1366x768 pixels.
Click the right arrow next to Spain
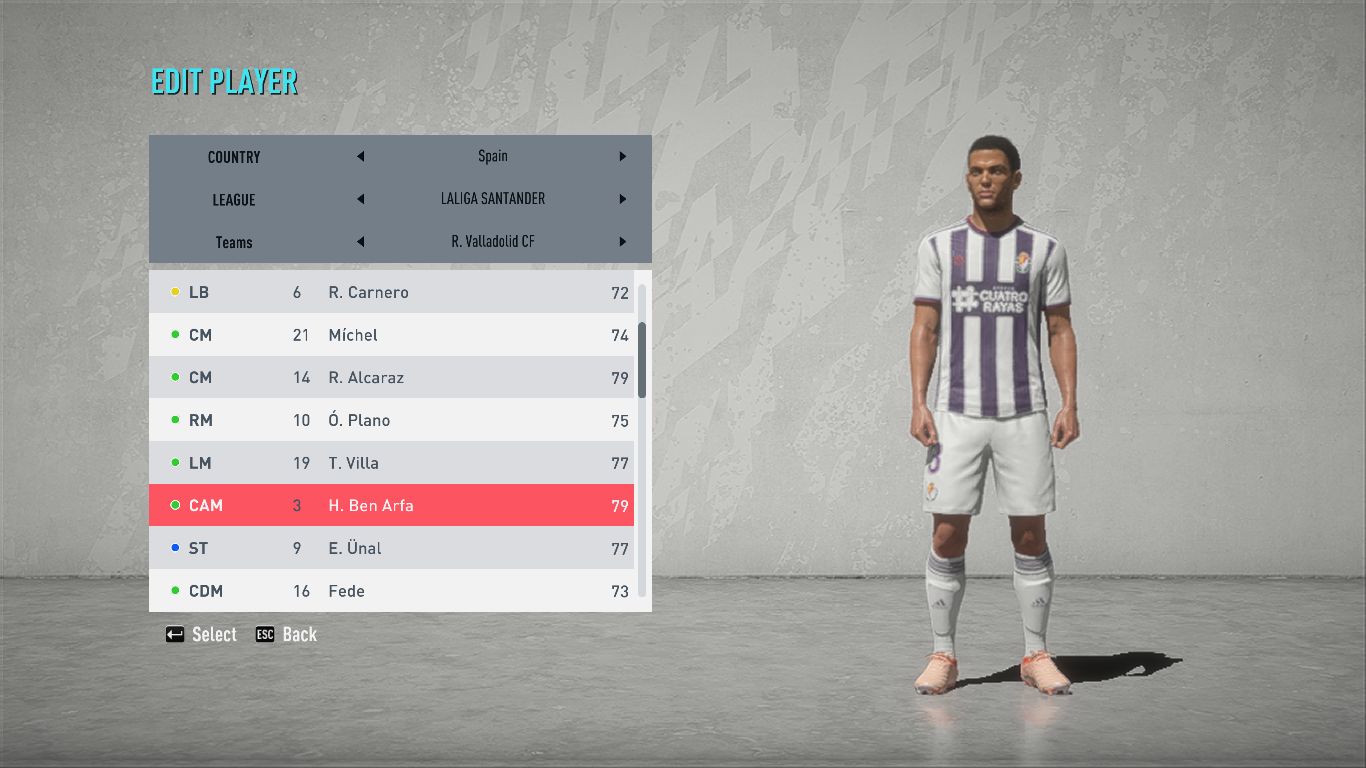(x=622, y=157)
